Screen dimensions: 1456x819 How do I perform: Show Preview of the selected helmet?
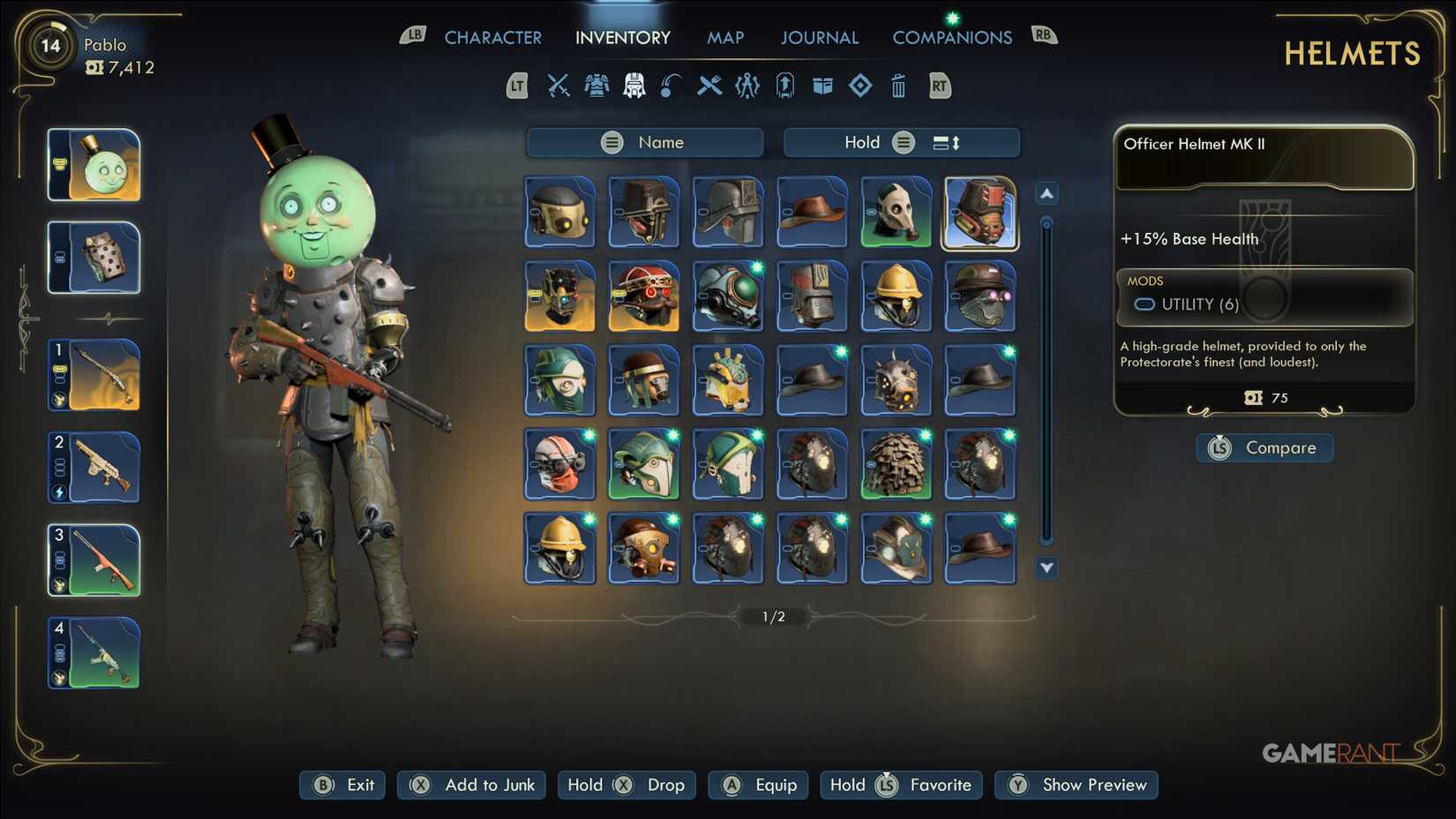pyautogui.click(x=1076, y=785)
